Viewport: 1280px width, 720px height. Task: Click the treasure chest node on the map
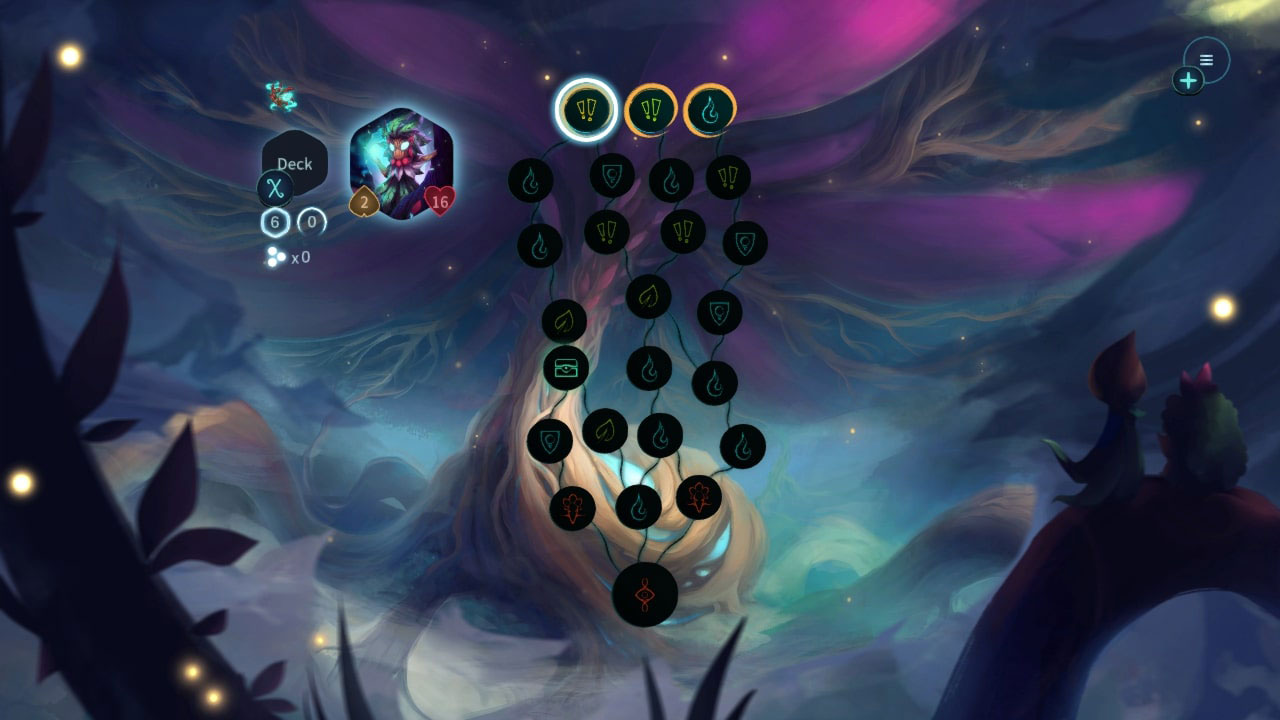(566, 368)
